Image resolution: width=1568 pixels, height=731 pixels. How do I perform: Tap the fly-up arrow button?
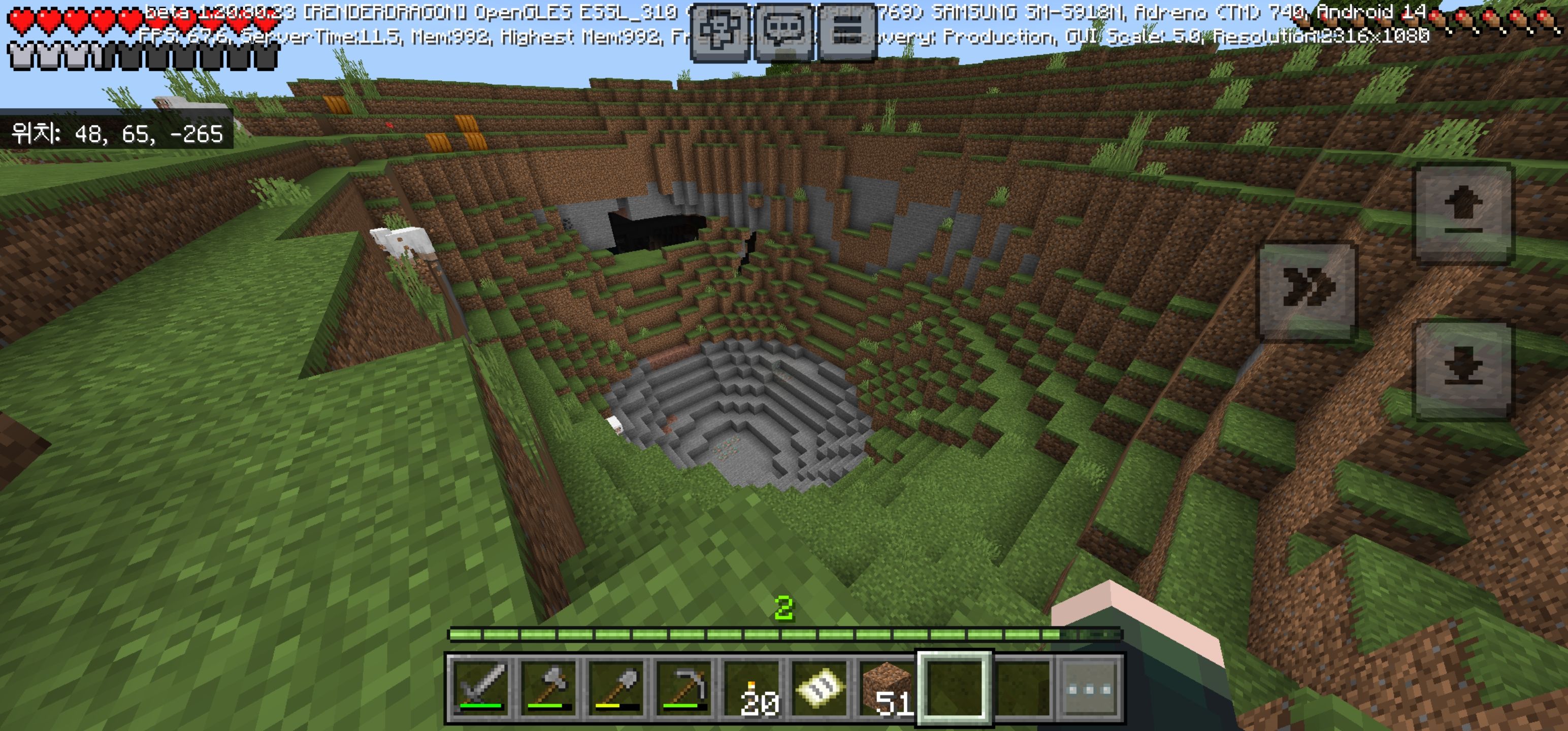[x=1463, y=213]
